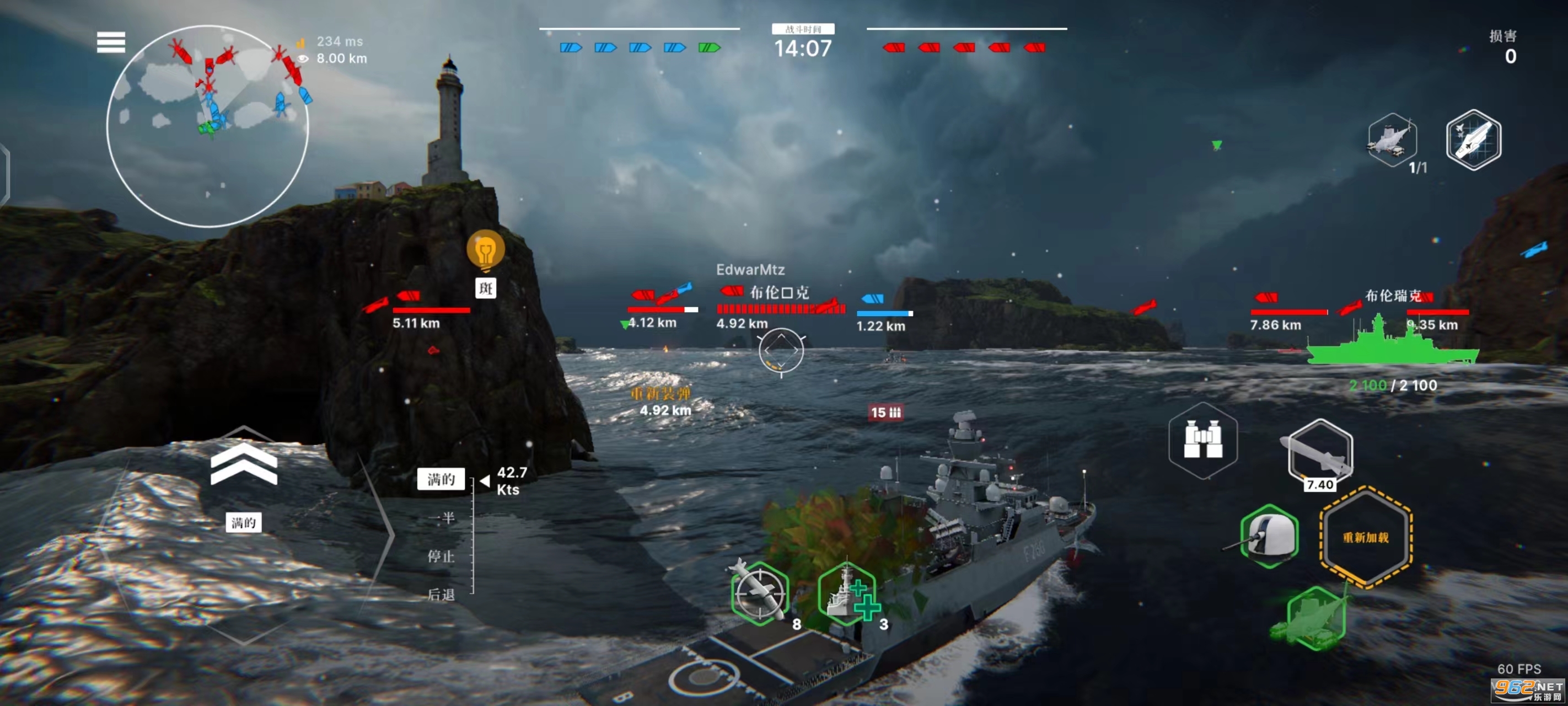Activate the binoculars scope view
Image resolution: width=1568 pixels, height=706 pixels.
pyautogui.click(x=1203, y=440)
